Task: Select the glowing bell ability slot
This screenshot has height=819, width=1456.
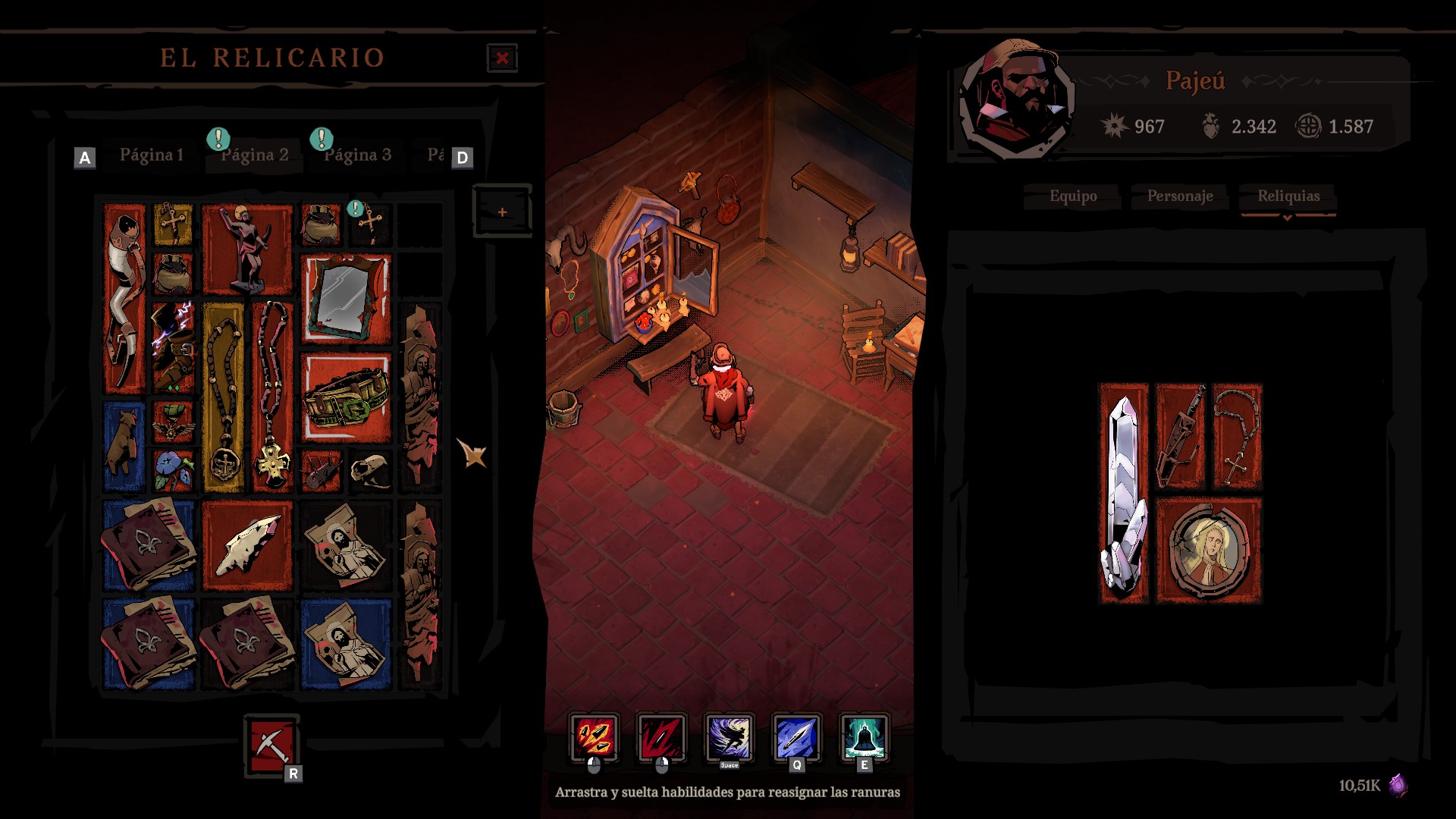Action: pos(864,737)
